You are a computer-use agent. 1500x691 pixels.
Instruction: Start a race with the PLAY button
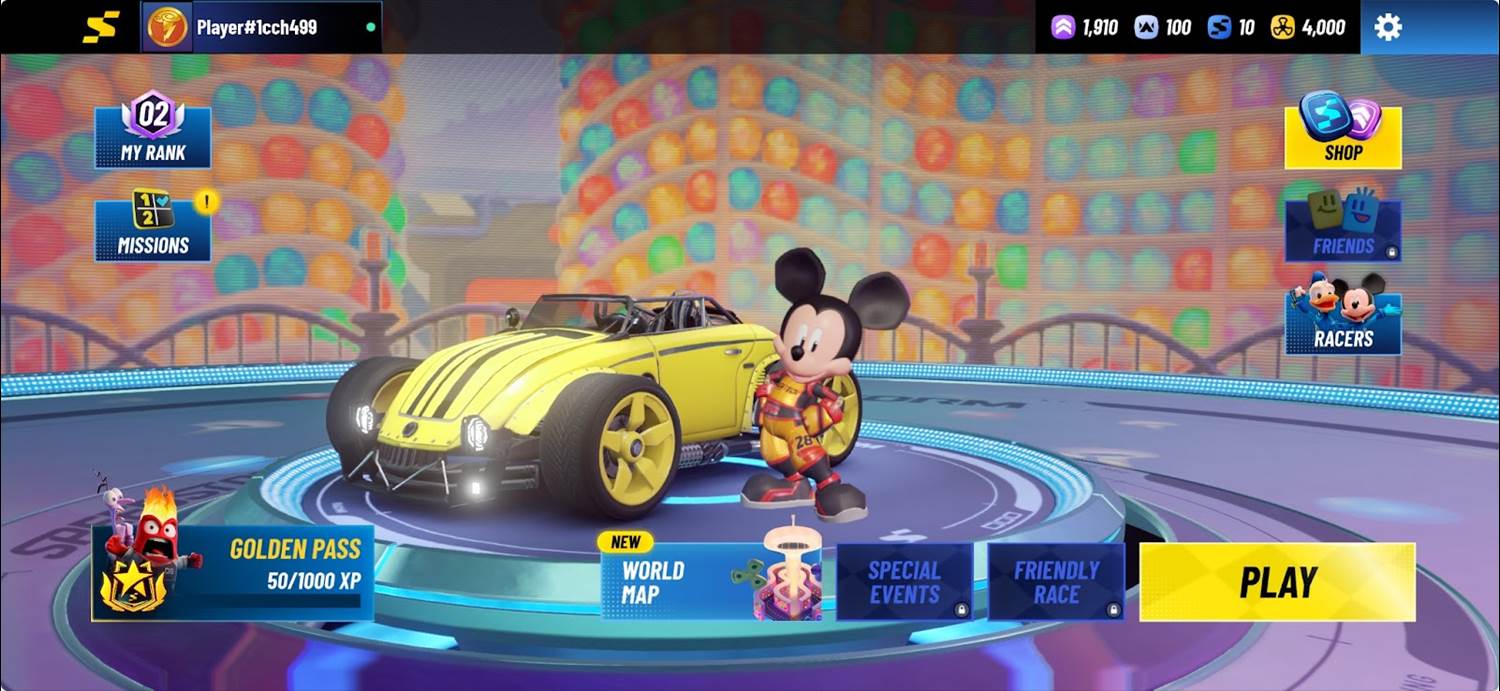click(1277, 582)
